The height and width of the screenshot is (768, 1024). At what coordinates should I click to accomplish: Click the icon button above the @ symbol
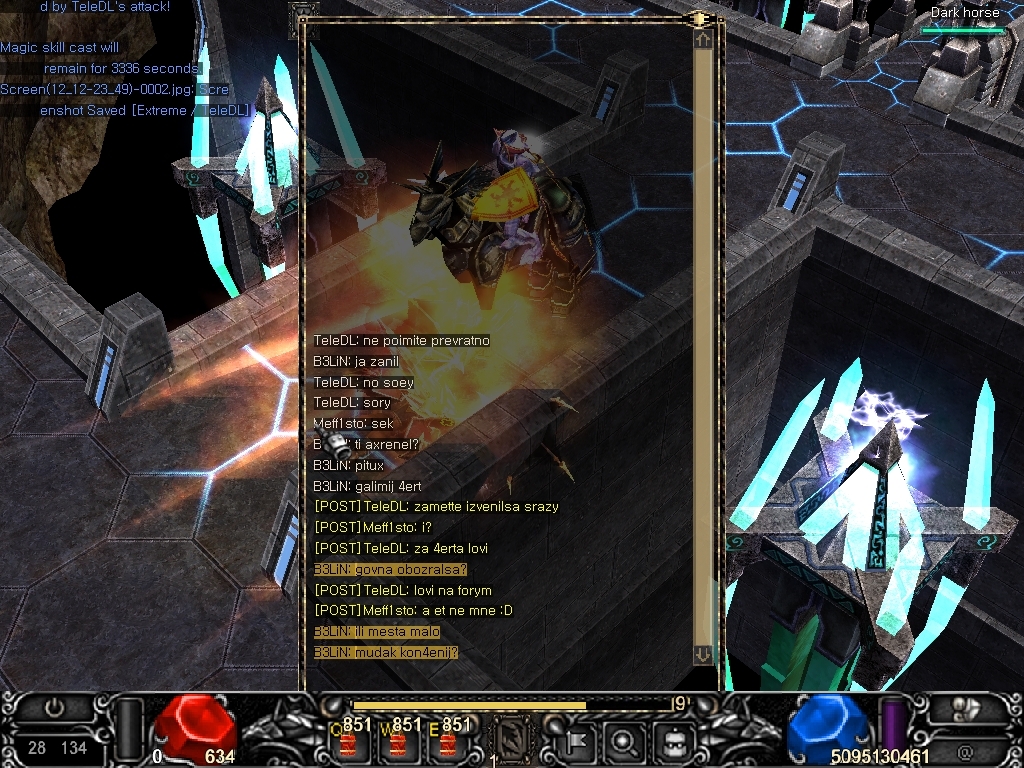965,709
